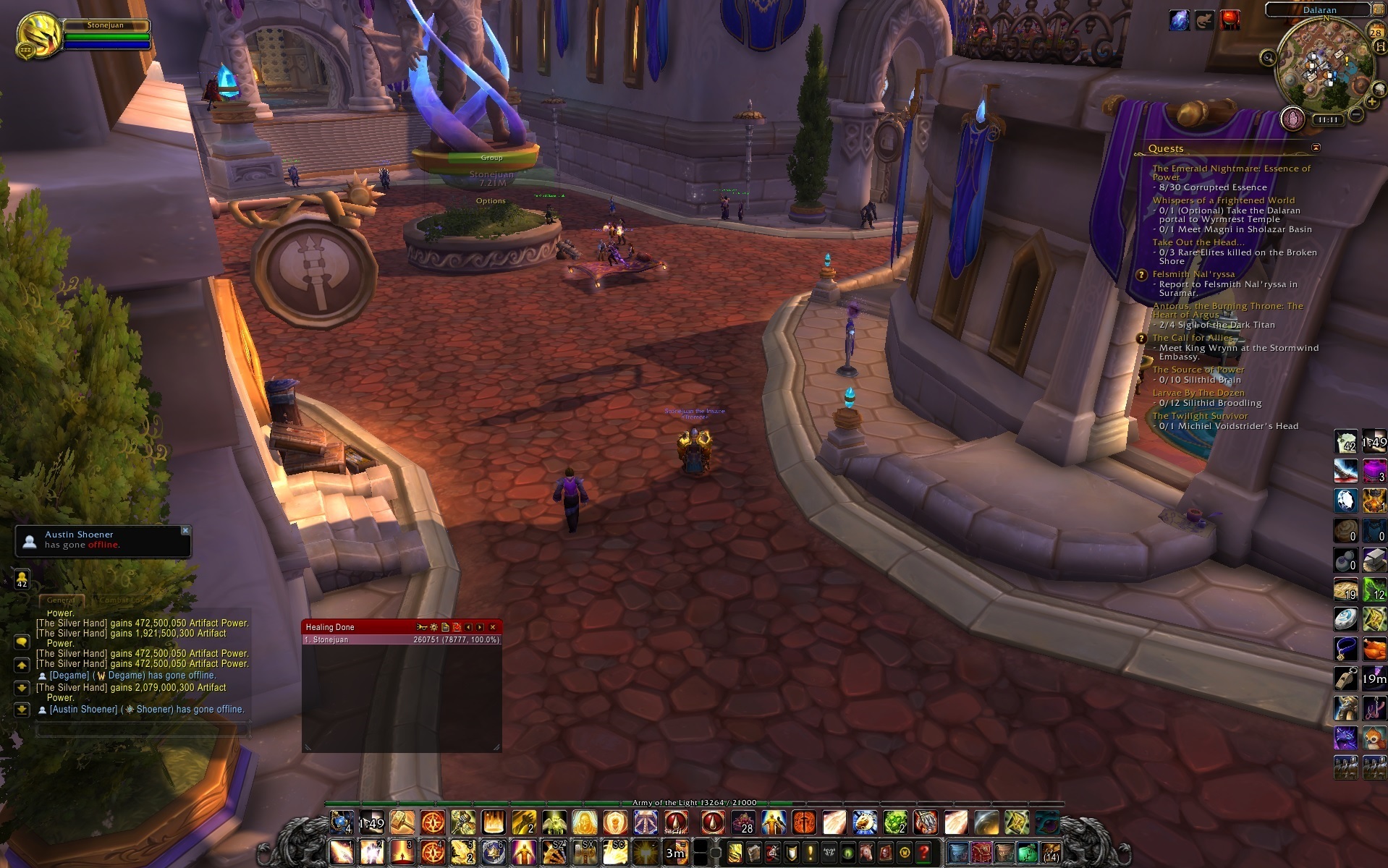The image size is (1388, 868).
Task: Open the Healing Done meter's gear settings
Action: pos(433,627)
